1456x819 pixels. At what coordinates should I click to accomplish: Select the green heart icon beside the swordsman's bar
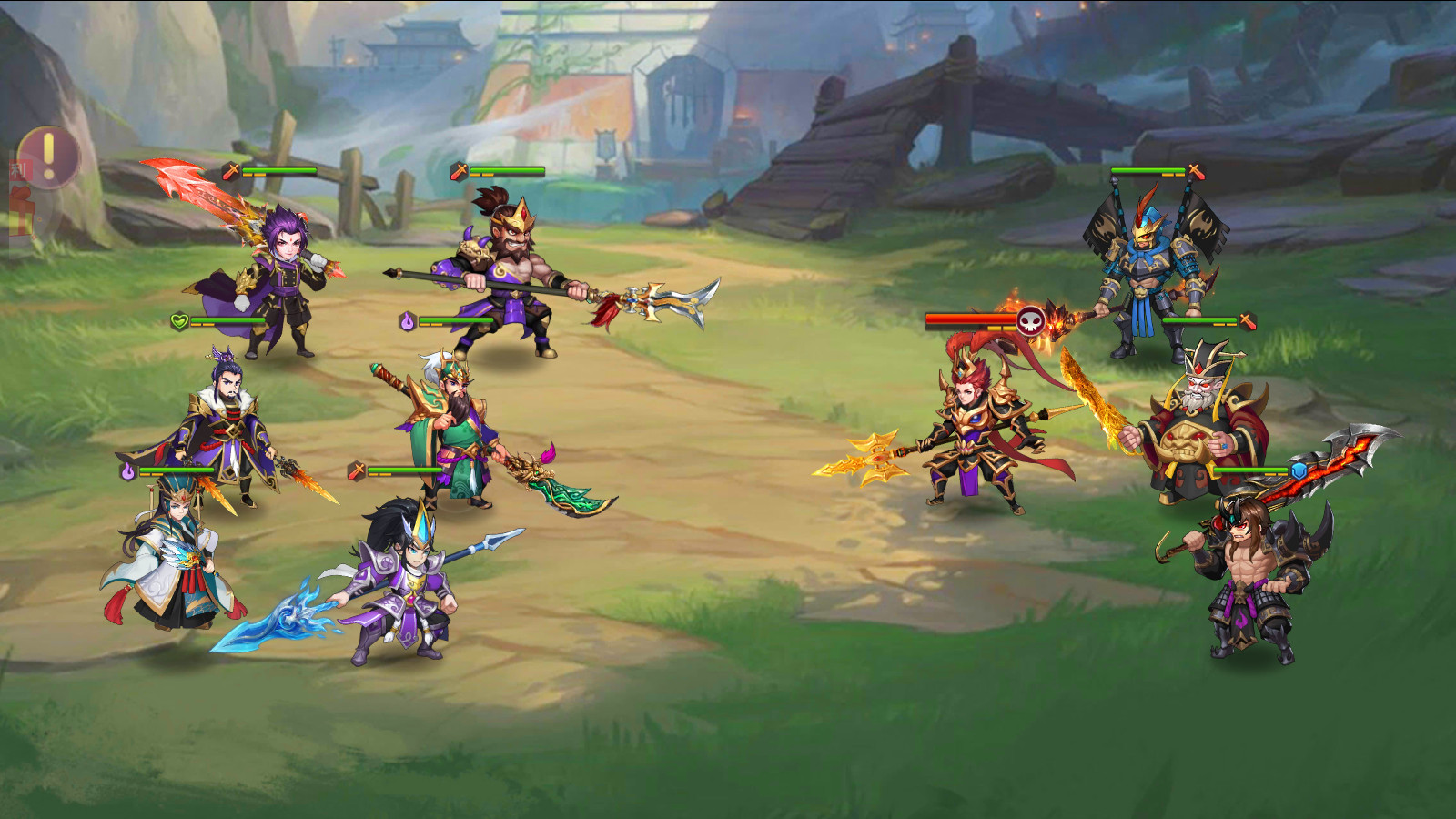(x=179, y=320)
